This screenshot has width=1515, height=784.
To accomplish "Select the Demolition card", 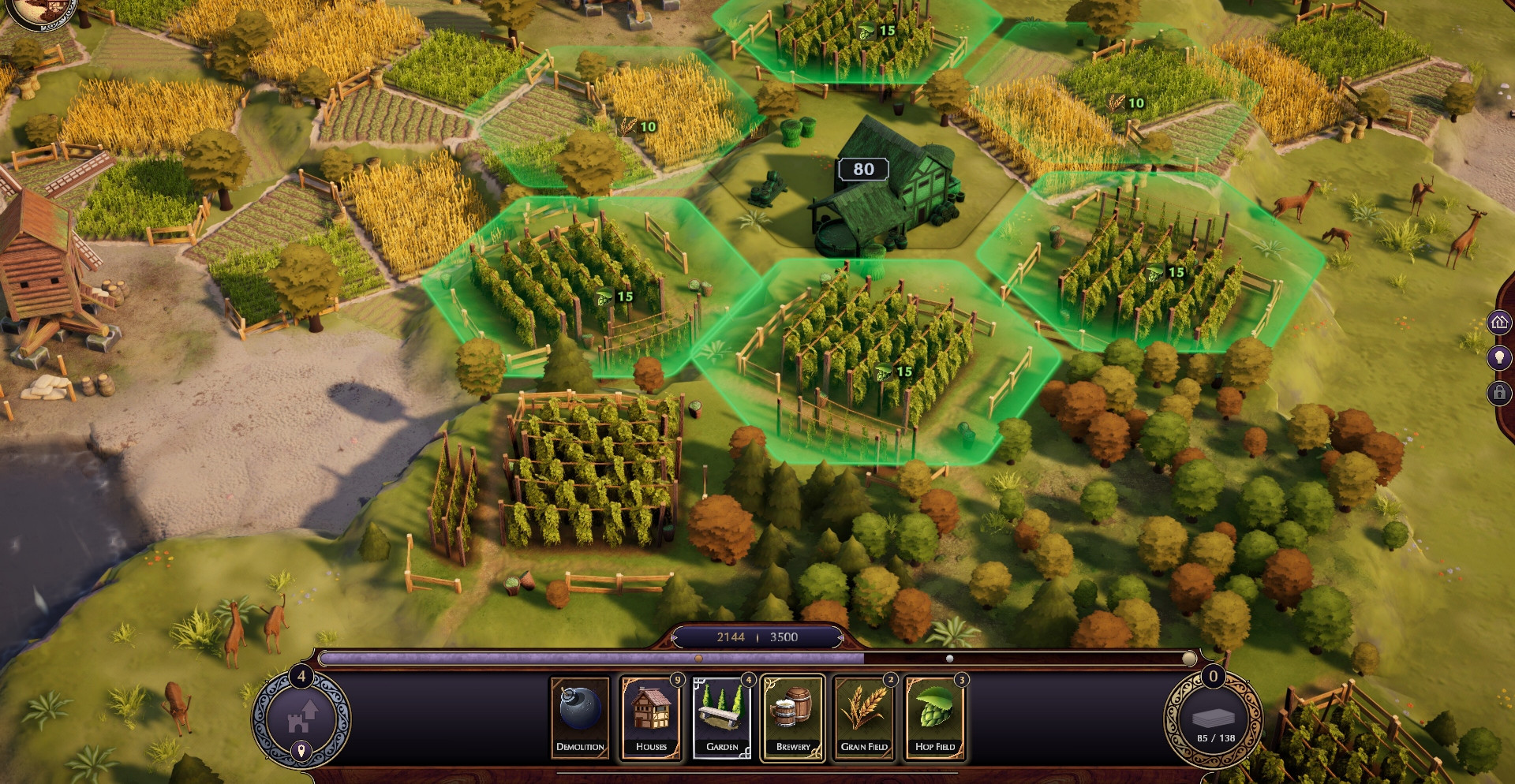I will pos(580,717).
